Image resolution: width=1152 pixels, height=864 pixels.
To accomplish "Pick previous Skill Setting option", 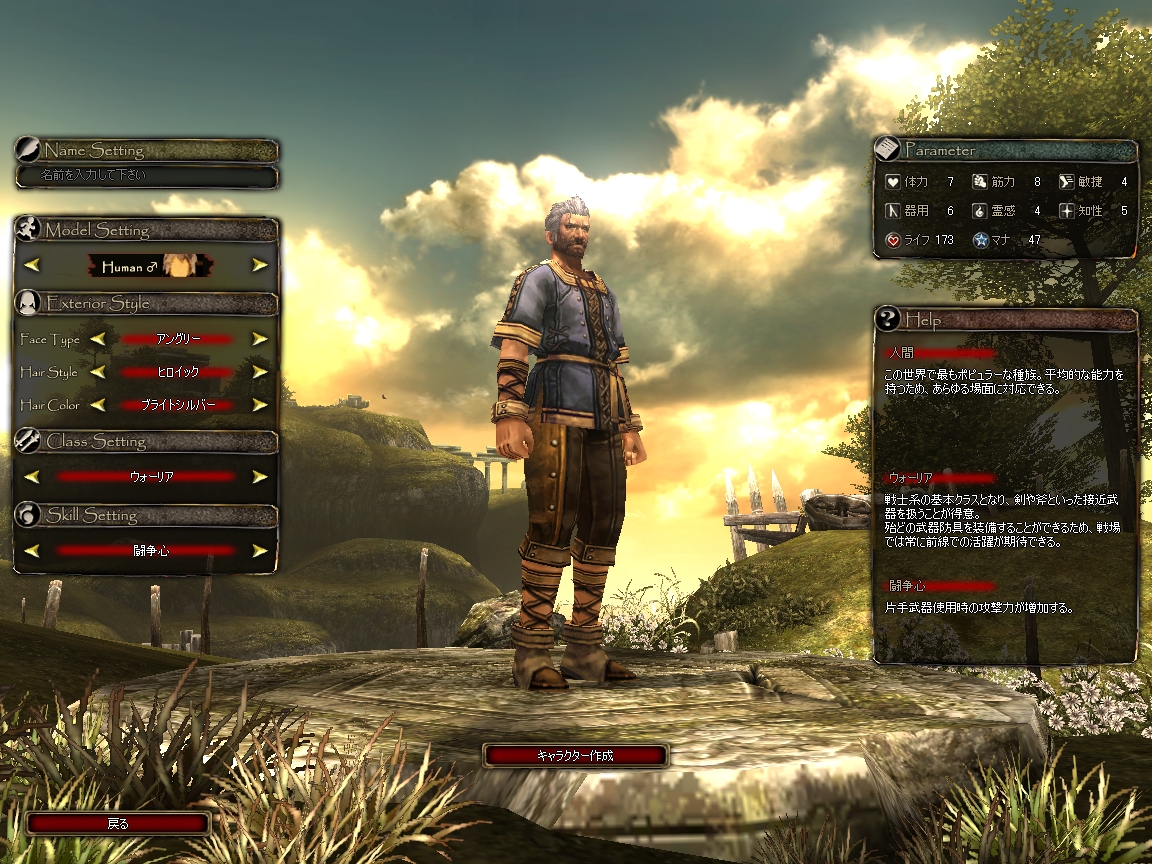I will click(32, 550).
